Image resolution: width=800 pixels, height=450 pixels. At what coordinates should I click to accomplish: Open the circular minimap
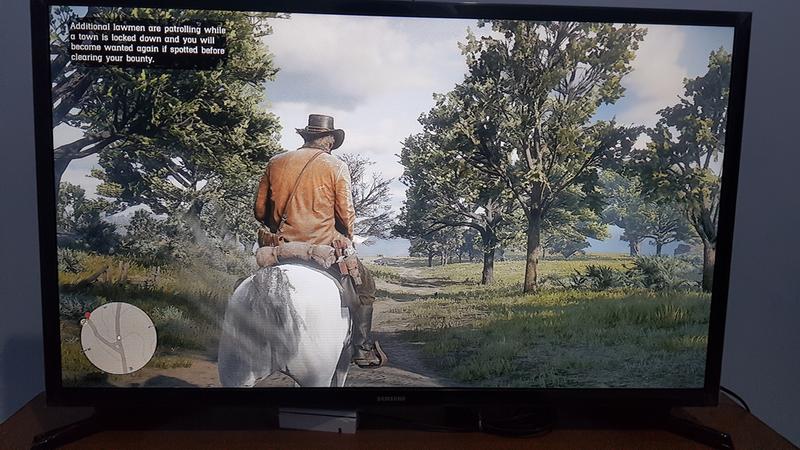coord(118,338)
